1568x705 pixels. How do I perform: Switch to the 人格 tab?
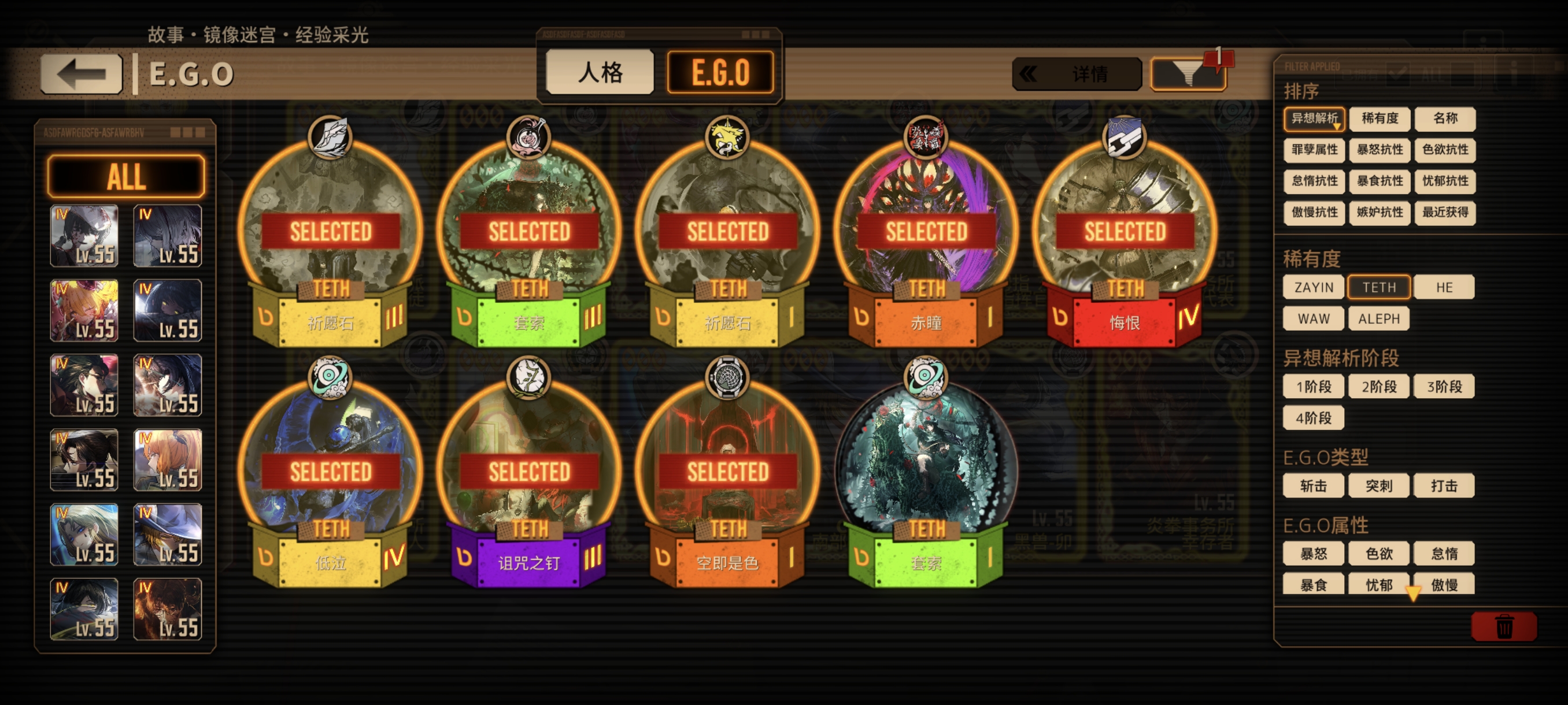coord(600,72)
